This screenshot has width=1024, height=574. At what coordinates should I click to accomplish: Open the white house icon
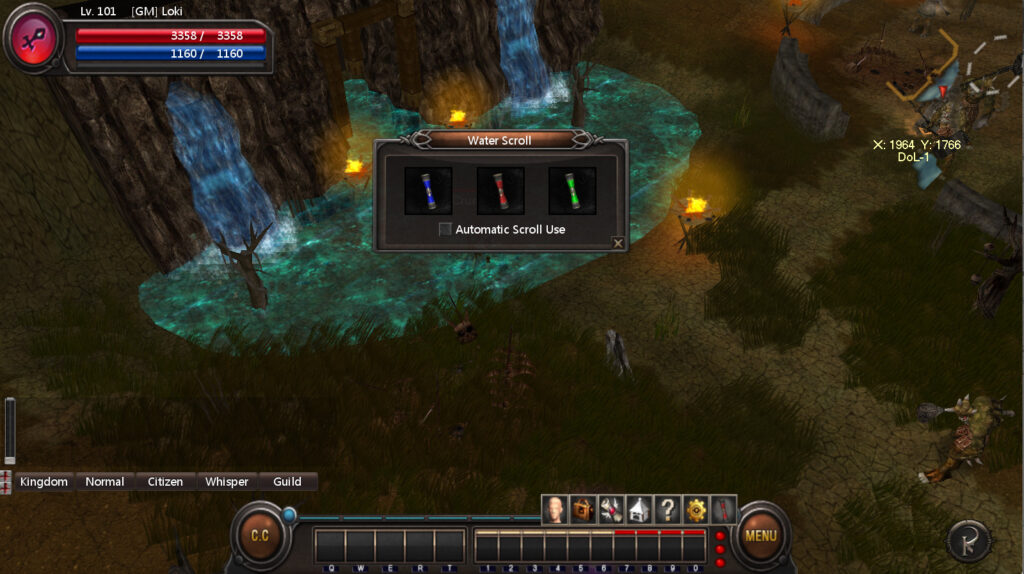click(x=639, y=510)
